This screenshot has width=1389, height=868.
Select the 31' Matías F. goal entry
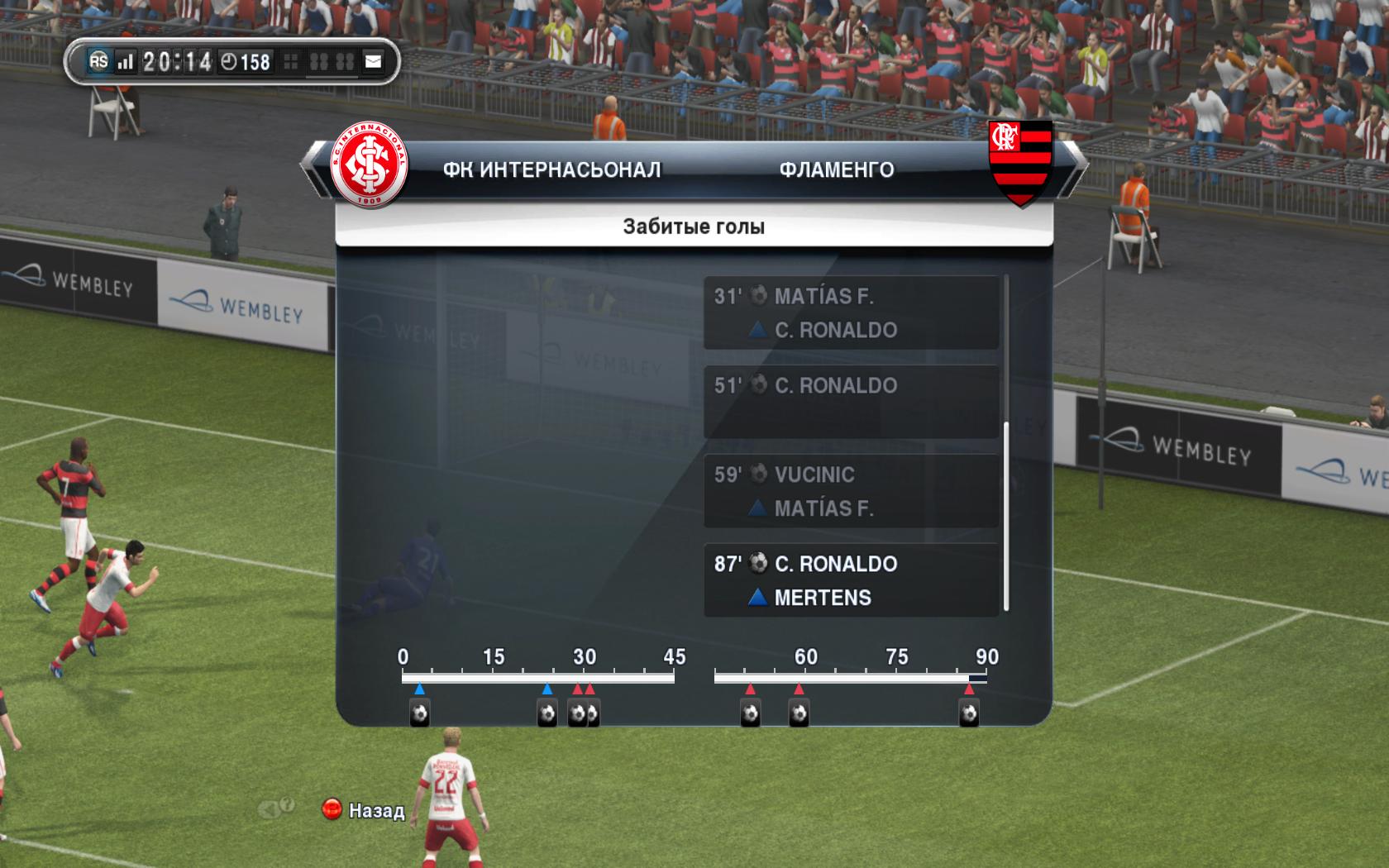[851, 312]
